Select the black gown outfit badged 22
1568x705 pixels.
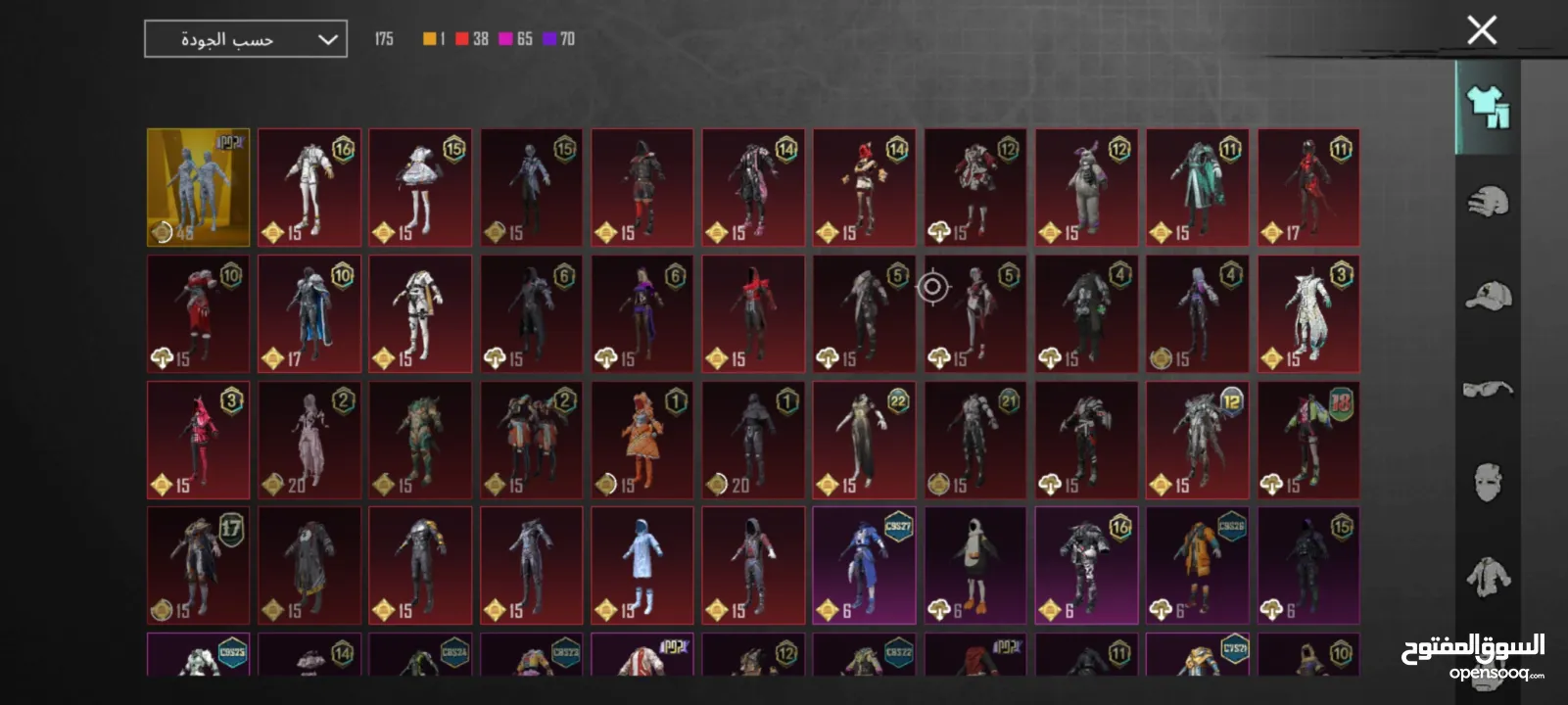864,440
